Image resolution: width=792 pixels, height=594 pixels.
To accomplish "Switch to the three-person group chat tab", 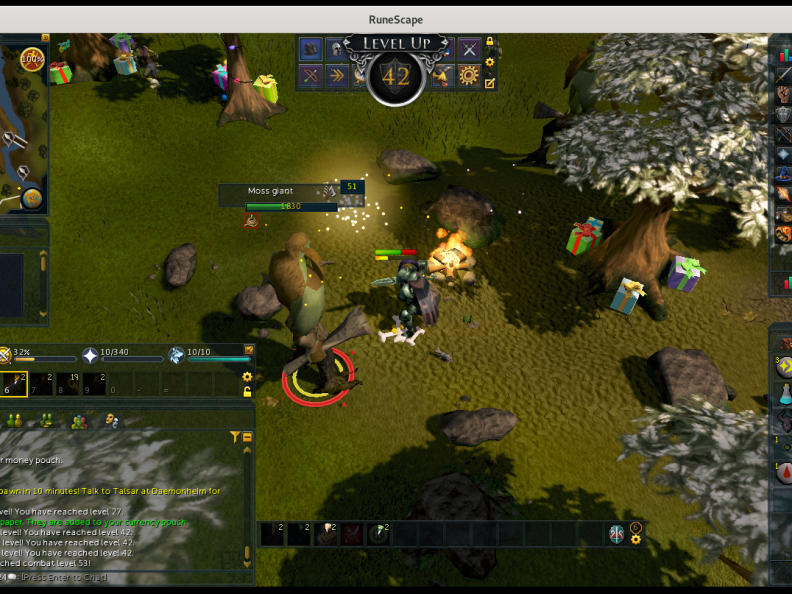I will pos(79,421).
